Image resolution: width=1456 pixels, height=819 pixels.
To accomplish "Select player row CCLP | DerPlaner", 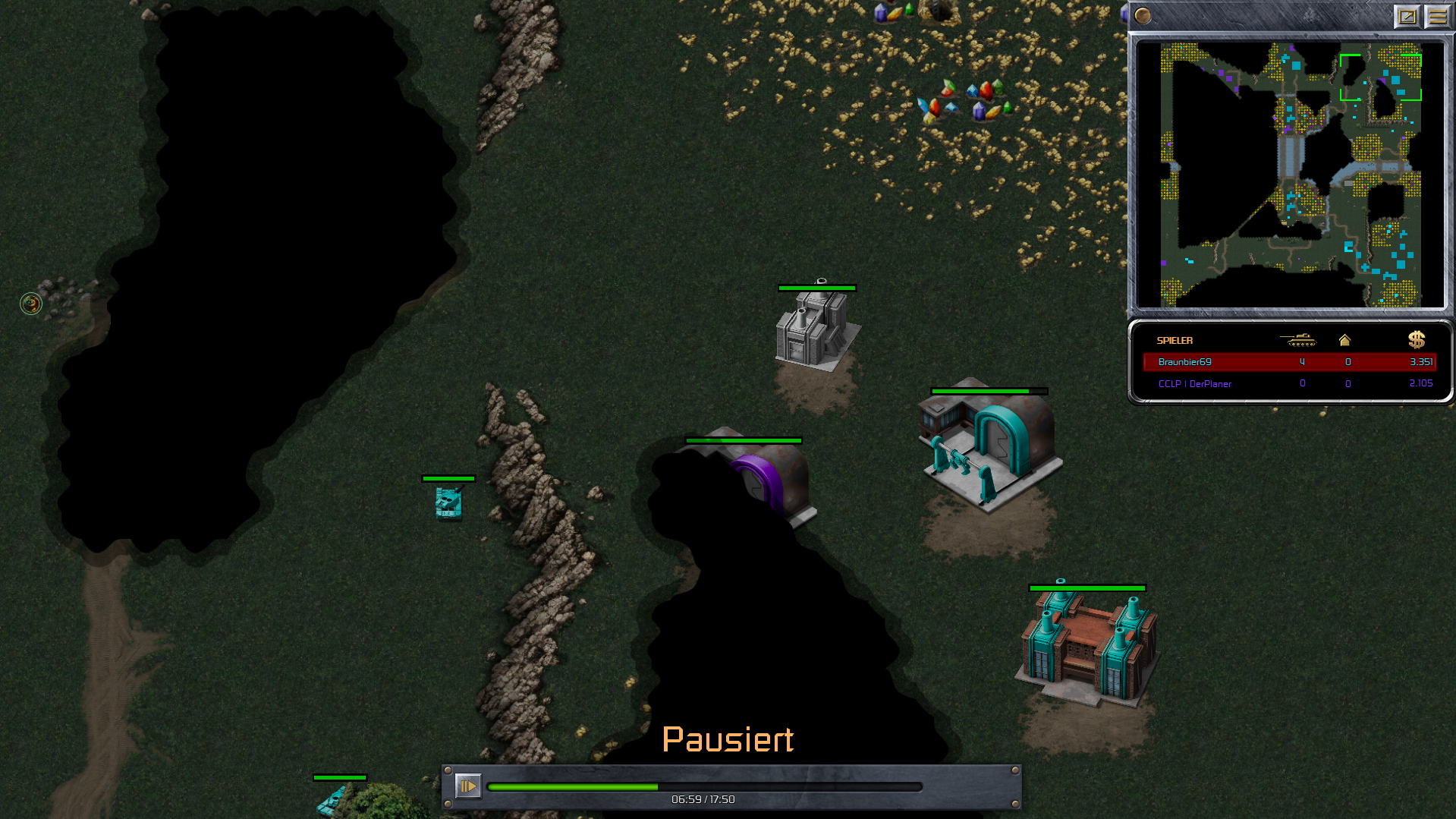I will (1289, 384).
